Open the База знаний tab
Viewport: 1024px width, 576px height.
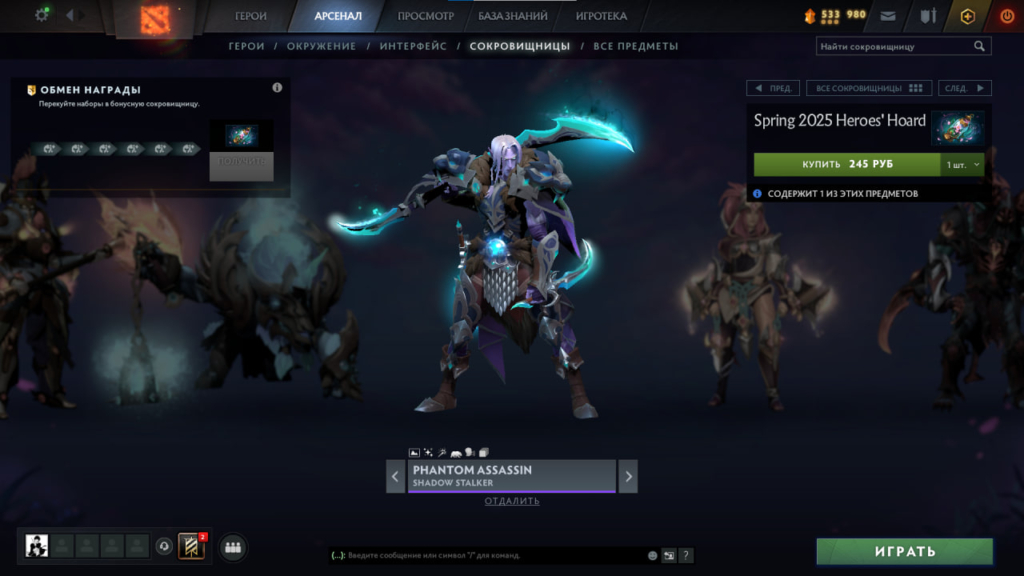[x=513, y=16]
